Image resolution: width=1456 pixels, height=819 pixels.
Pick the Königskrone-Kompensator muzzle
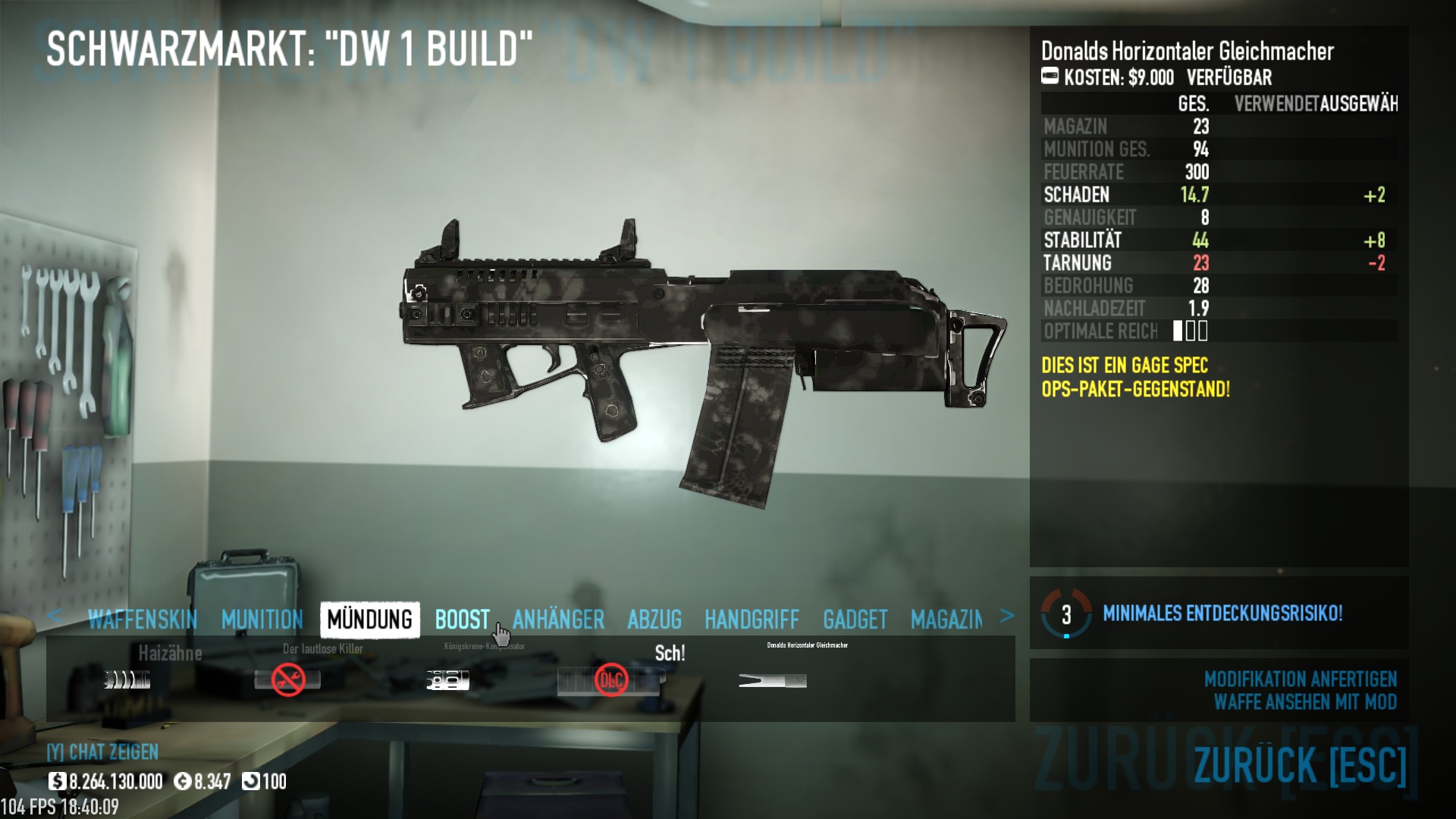click(447, 679)
